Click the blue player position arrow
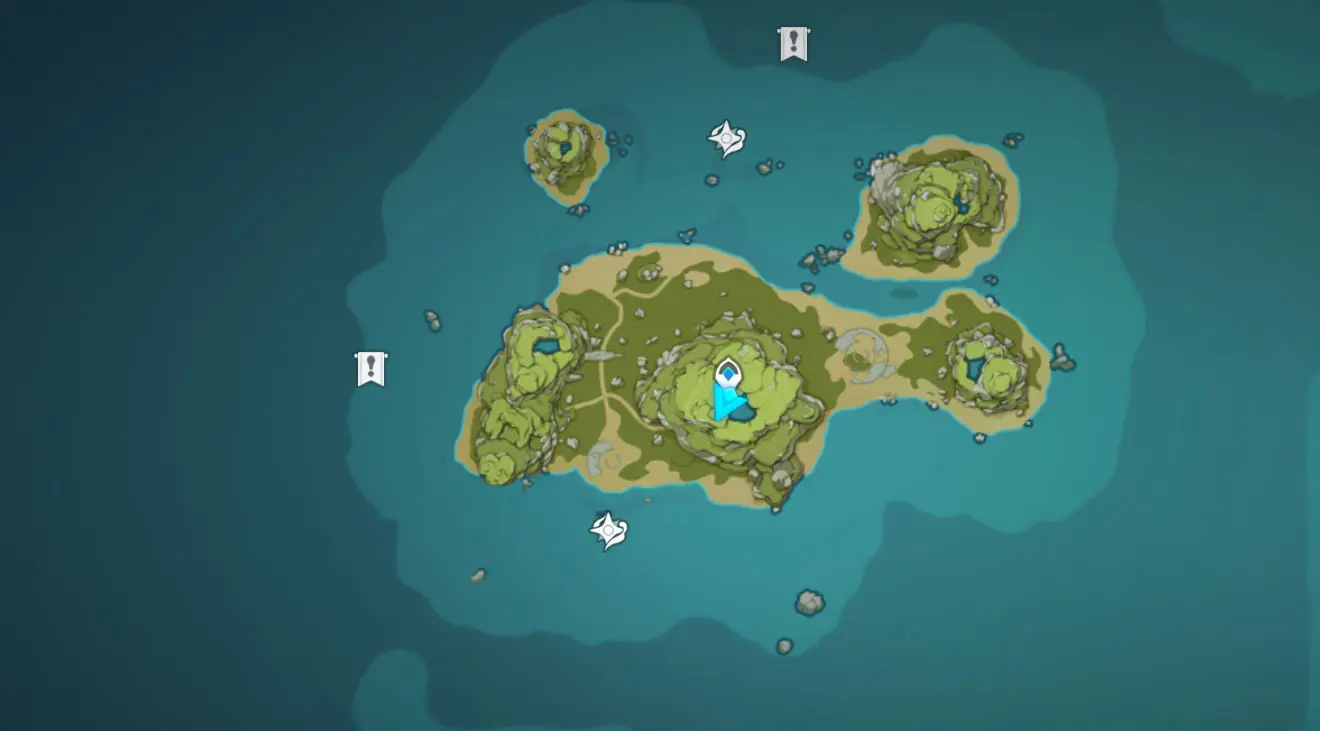 pos(725,404)
